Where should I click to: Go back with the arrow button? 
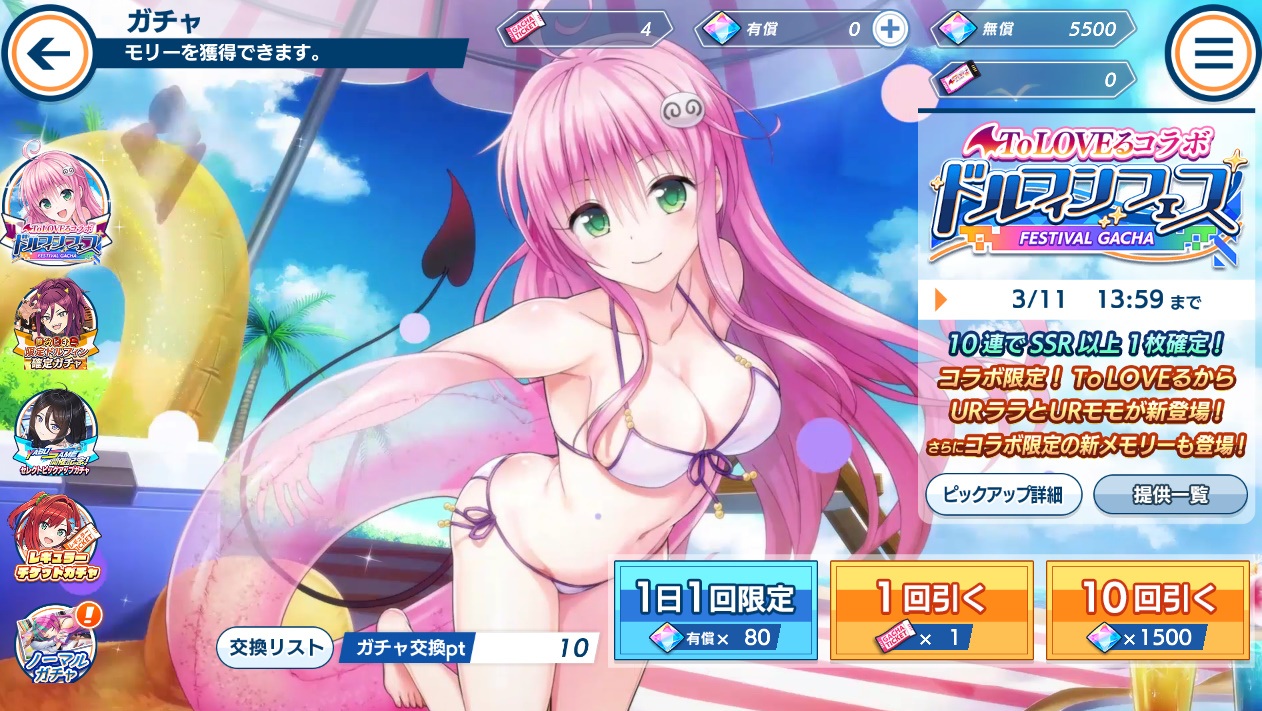(46, 53)
